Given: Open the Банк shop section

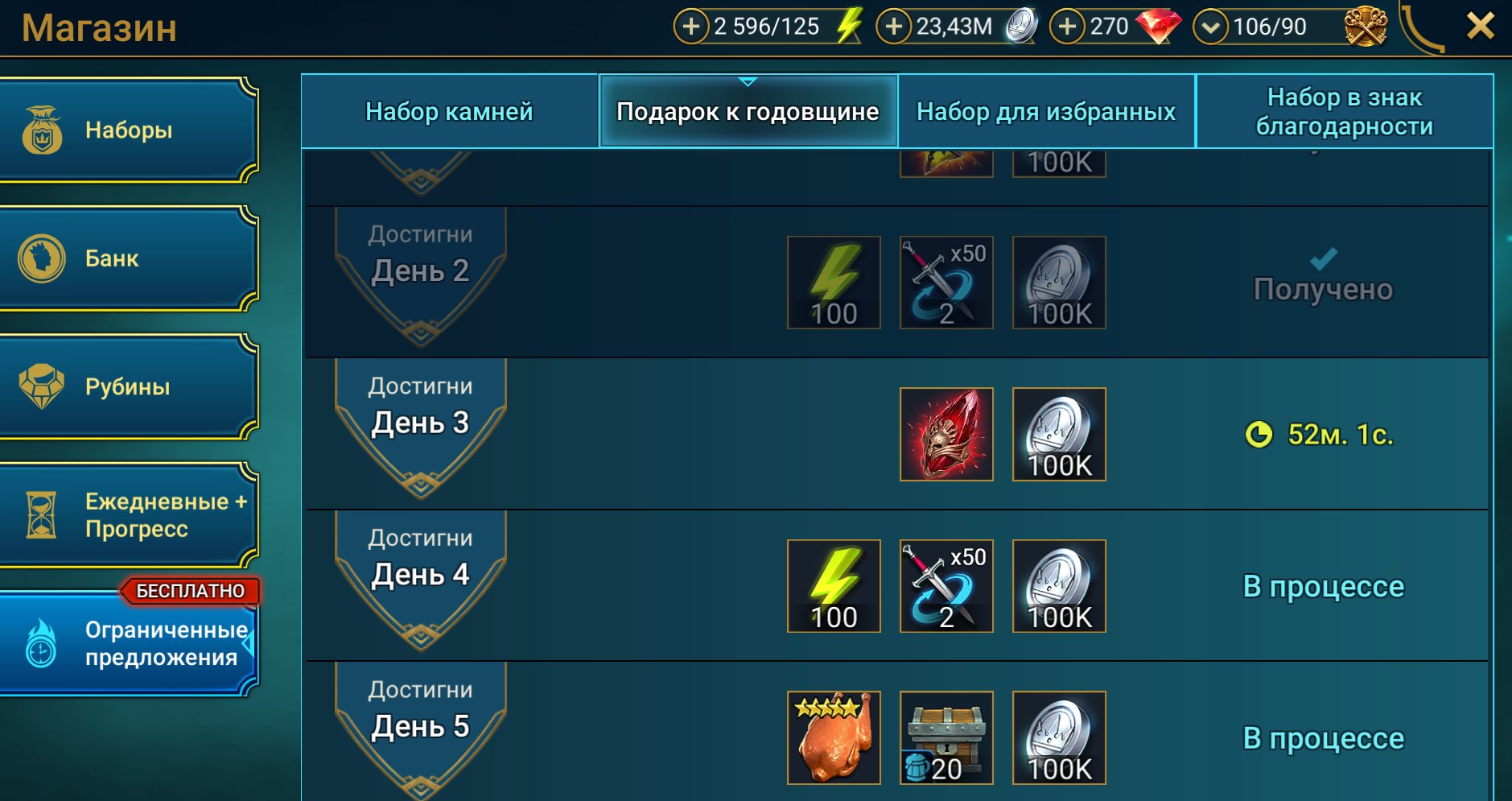Looking at the screenshot, I should [129, 258].
